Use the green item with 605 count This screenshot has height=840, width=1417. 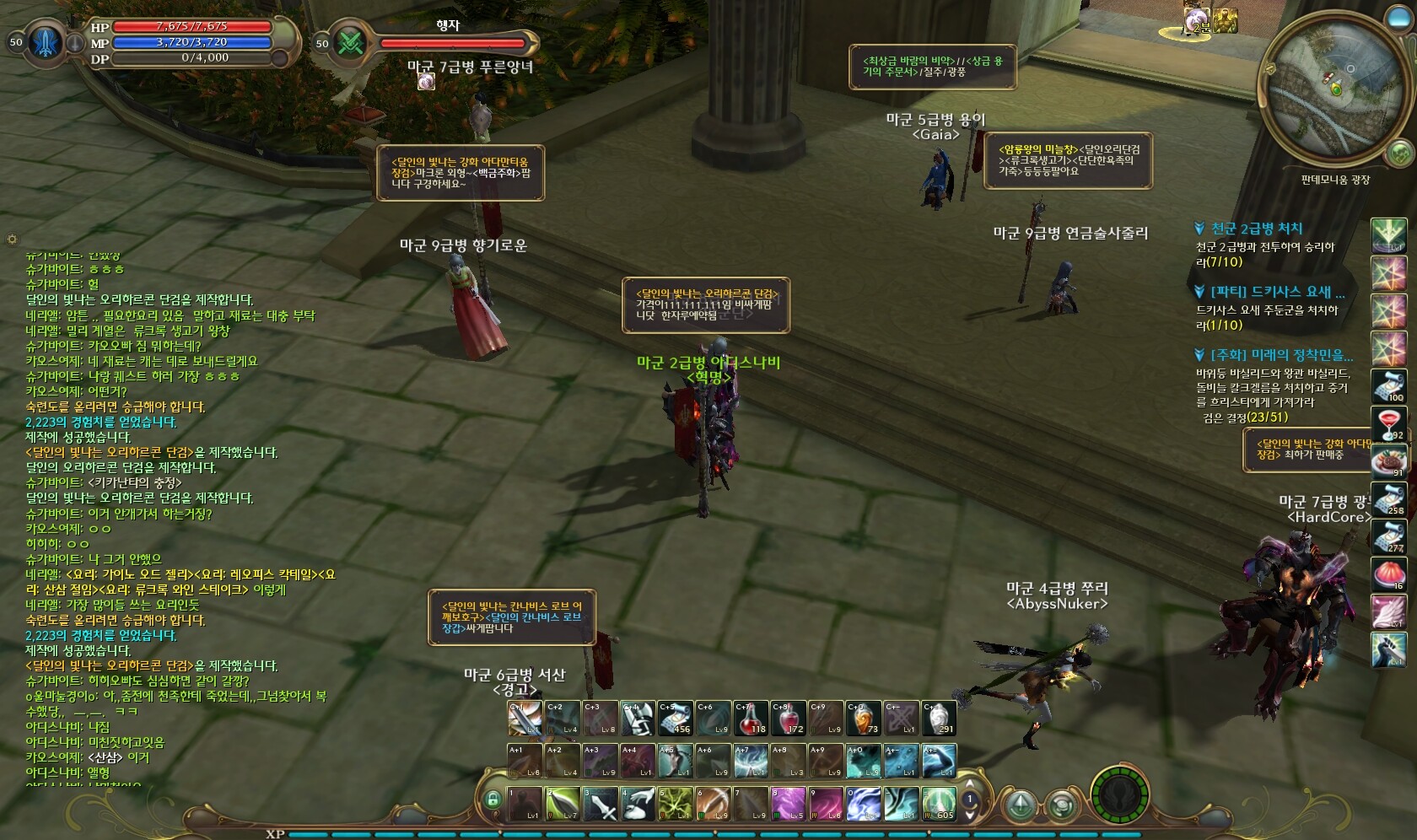(x=938, y=804)
